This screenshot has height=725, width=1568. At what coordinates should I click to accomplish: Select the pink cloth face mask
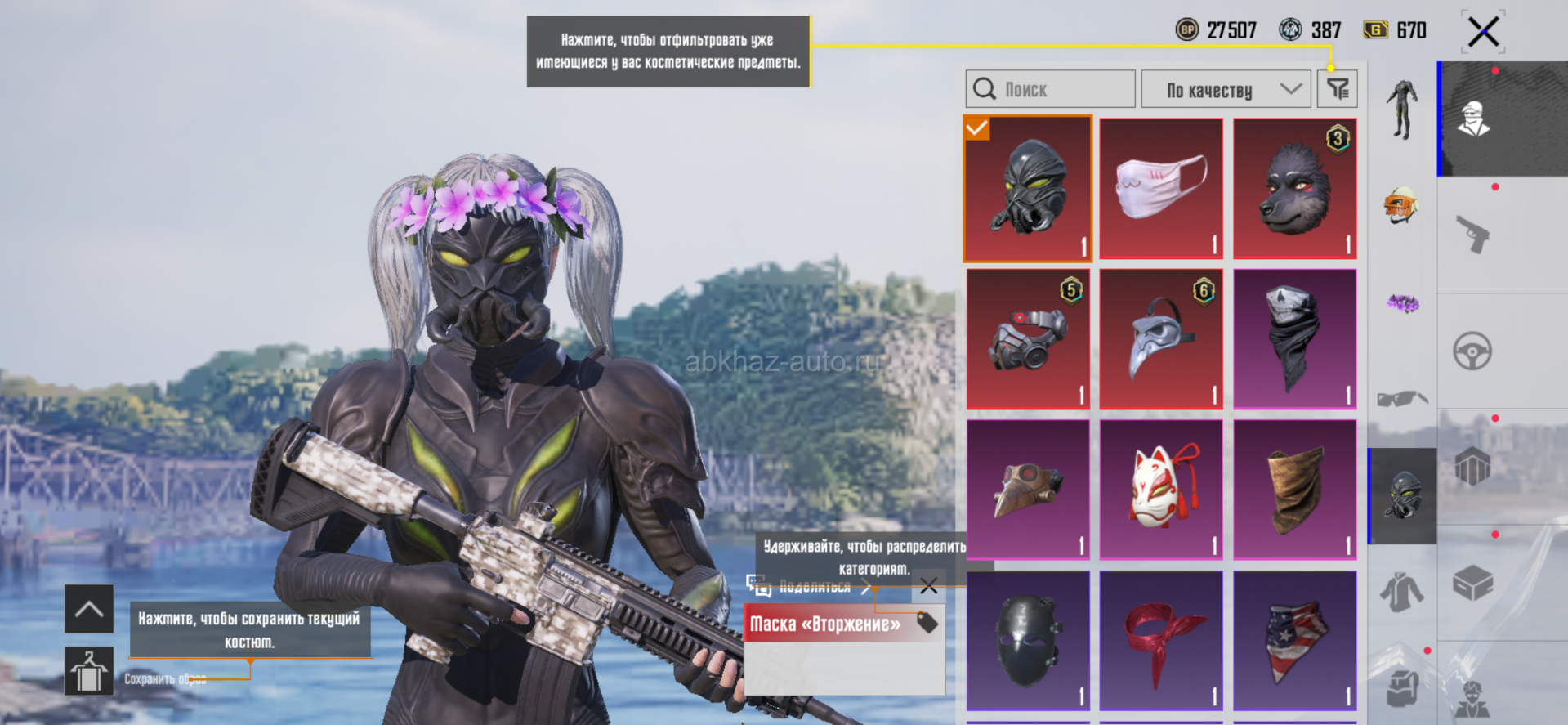tap(1161, 189)
